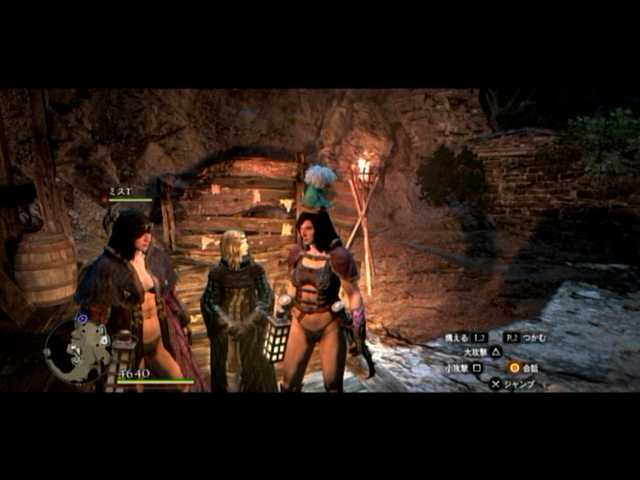640x480 pixels.
Task: Select the ミスT pawn name label
Action: (x=120, y=190)
